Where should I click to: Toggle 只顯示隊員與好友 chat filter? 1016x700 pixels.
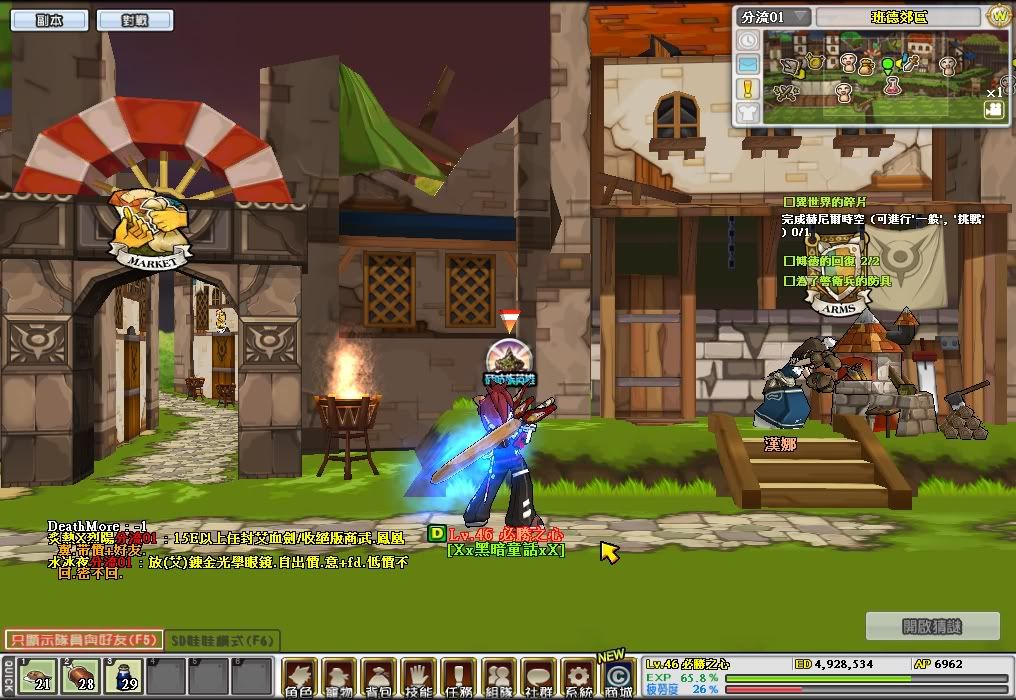pos(79,640)
